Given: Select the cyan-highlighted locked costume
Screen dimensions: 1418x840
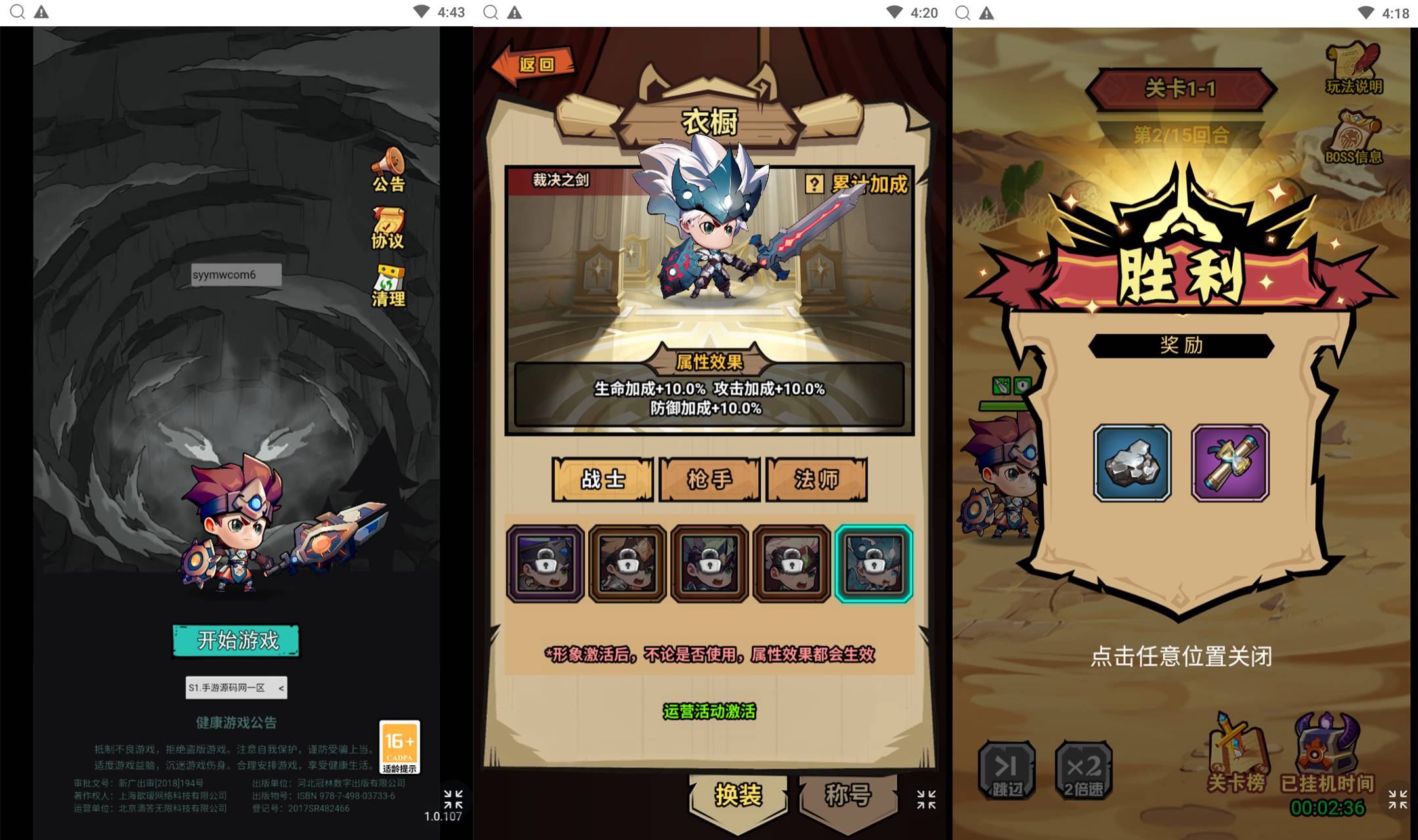Looking at the screenshot, I should coord(874,563).
